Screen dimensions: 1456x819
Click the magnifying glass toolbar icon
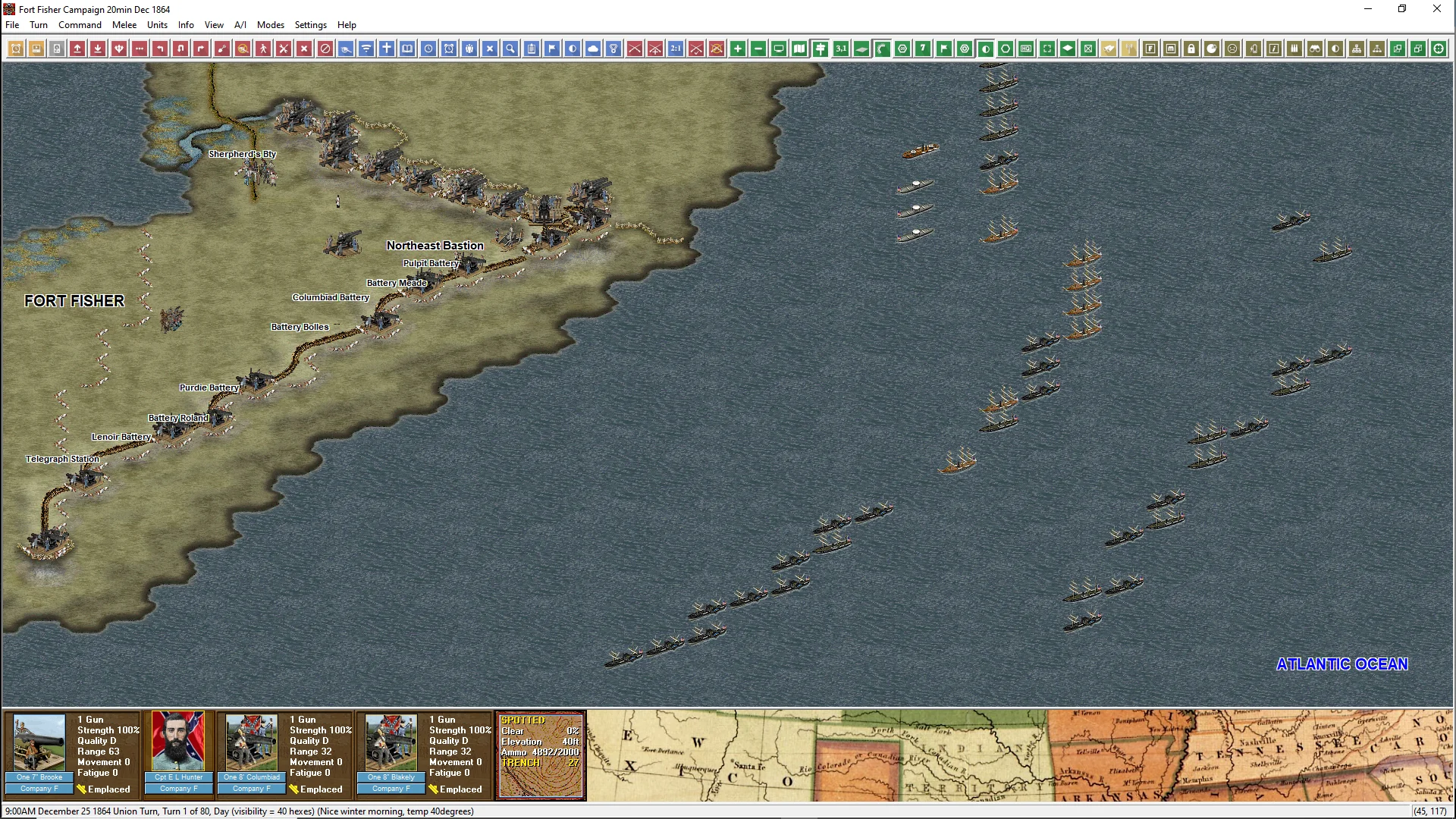click(510, 49)
